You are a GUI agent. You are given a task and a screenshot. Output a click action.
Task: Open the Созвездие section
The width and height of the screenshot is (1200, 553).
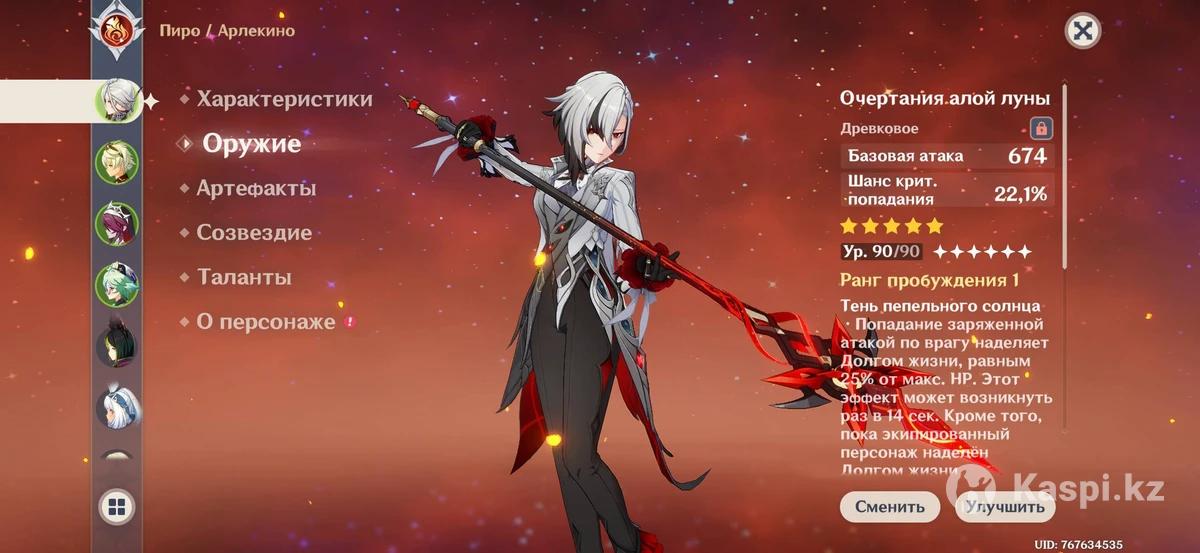pyautogui.click(x=254, y=233)
